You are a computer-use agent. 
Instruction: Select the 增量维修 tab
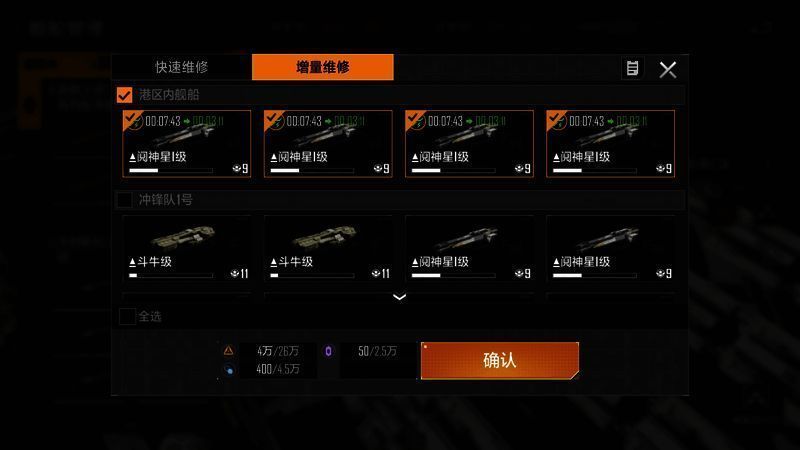point(322,68)
